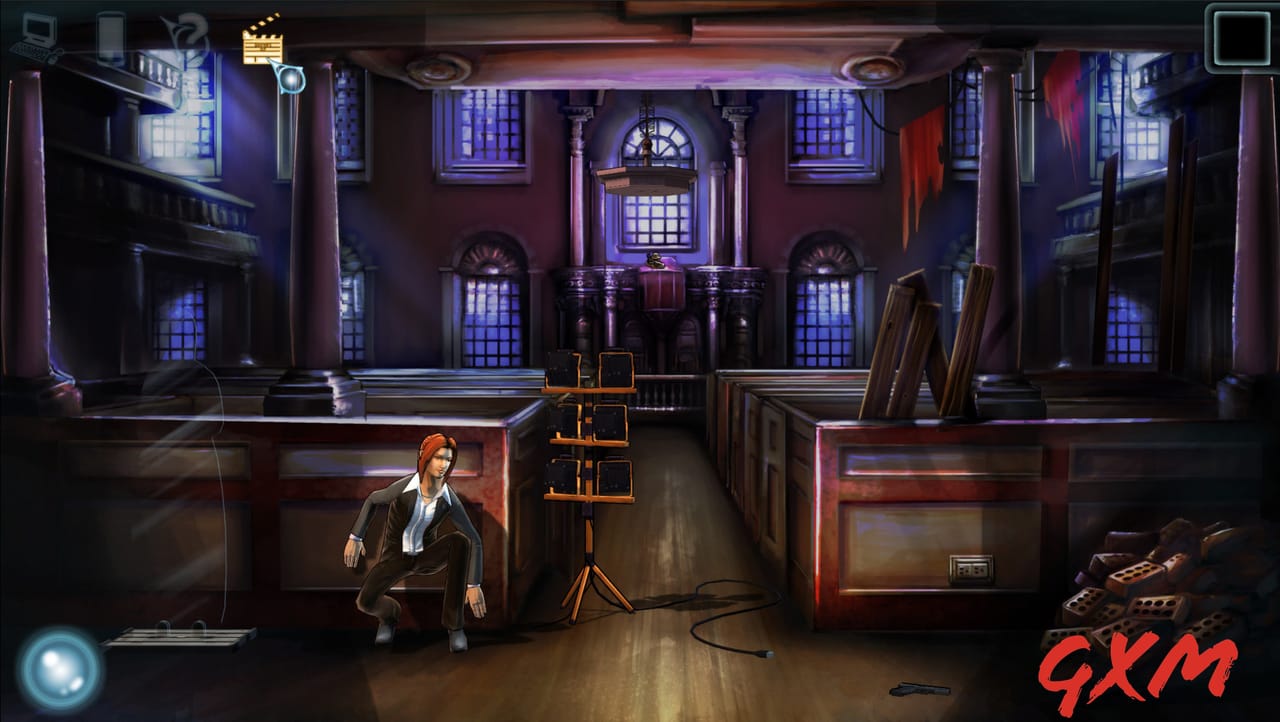1280x722 pixels.
Task: Open the clapperboard cutscene icon
Action: [262, 44]
